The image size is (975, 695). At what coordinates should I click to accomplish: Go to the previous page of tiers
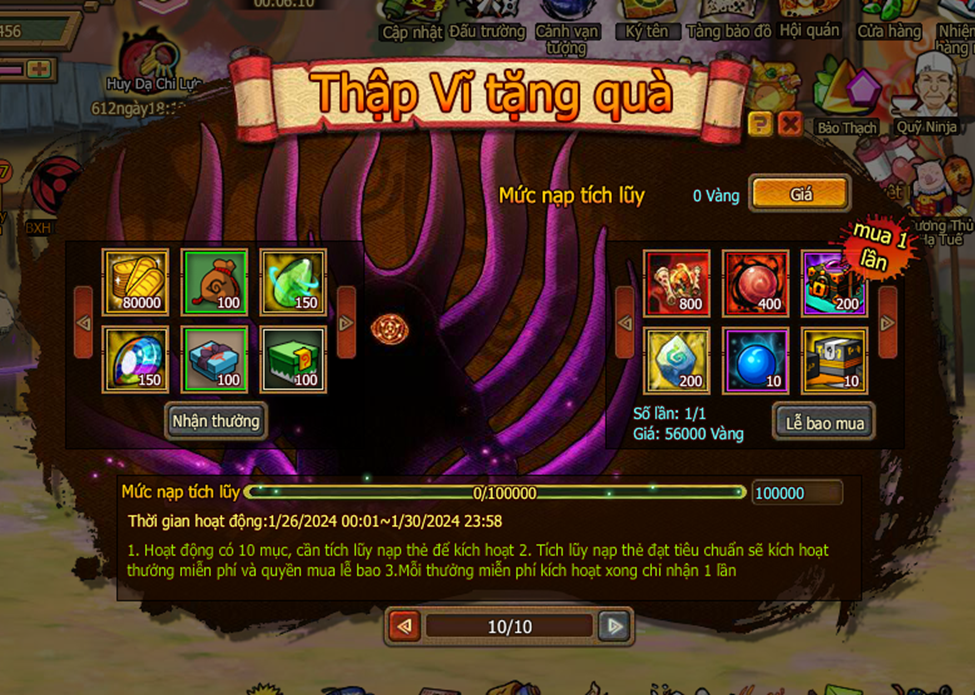[405, 626]
